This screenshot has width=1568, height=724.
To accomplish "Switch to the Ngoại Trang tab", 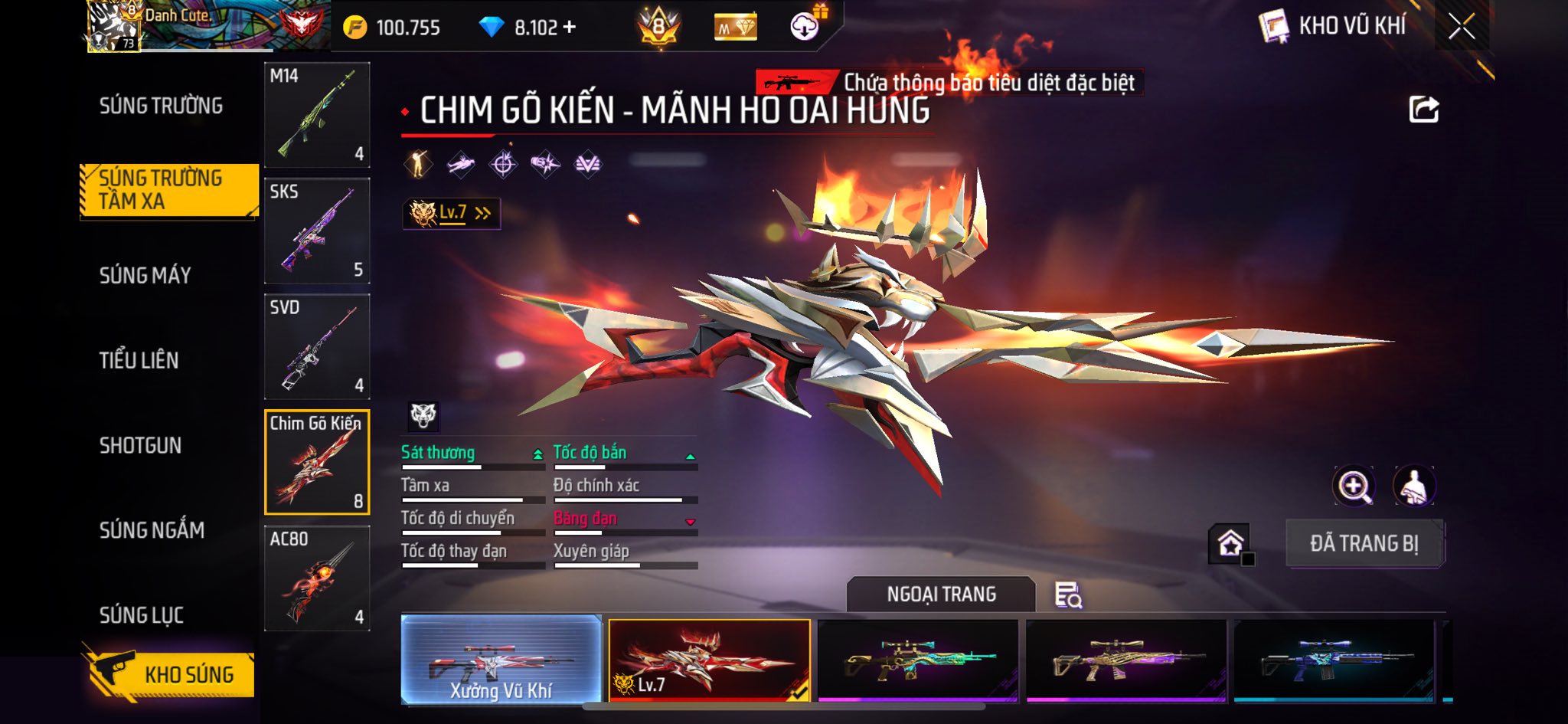I will pos(941,595).
